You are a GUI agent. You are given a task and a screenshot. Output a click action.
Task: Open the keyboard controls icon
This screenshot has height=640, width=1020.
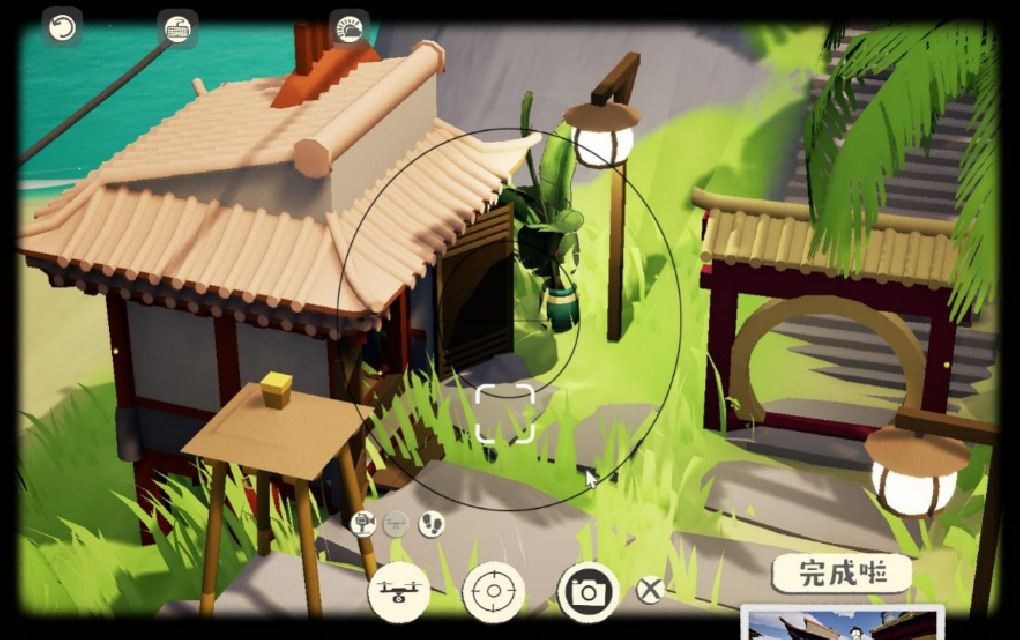point(179,29)
